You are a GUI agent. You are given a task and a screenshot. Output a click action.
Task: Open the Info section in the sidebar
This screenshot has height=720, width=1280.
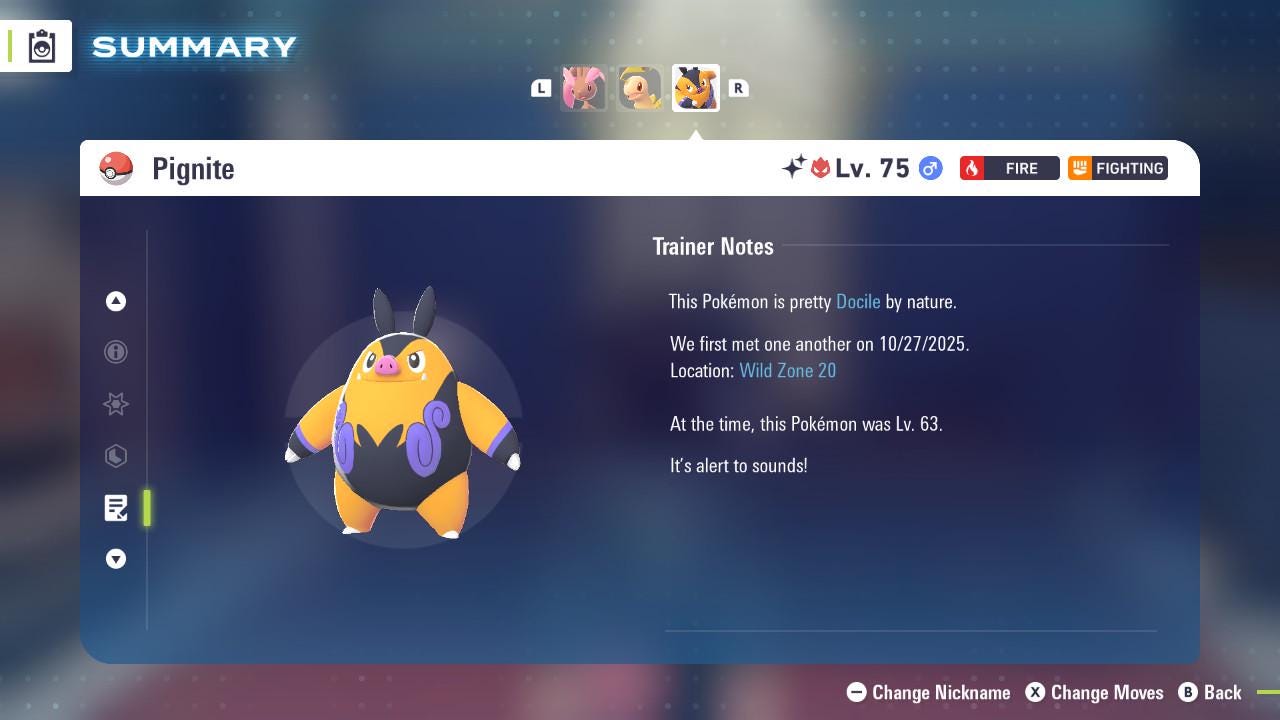[116, 352]
